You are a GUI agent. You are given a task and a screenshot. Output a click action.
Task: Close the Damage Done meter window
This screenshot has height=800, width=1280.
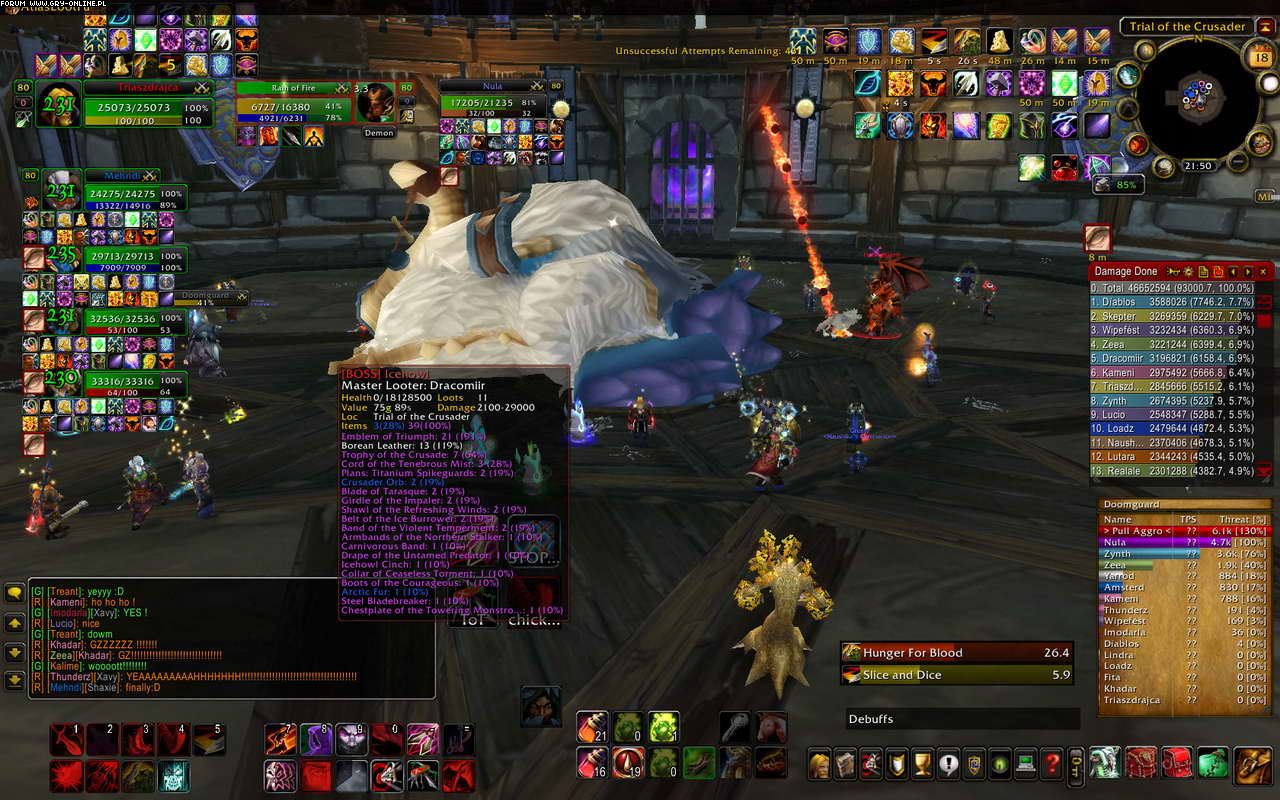pyautogui.click(x=1264, y=271)
